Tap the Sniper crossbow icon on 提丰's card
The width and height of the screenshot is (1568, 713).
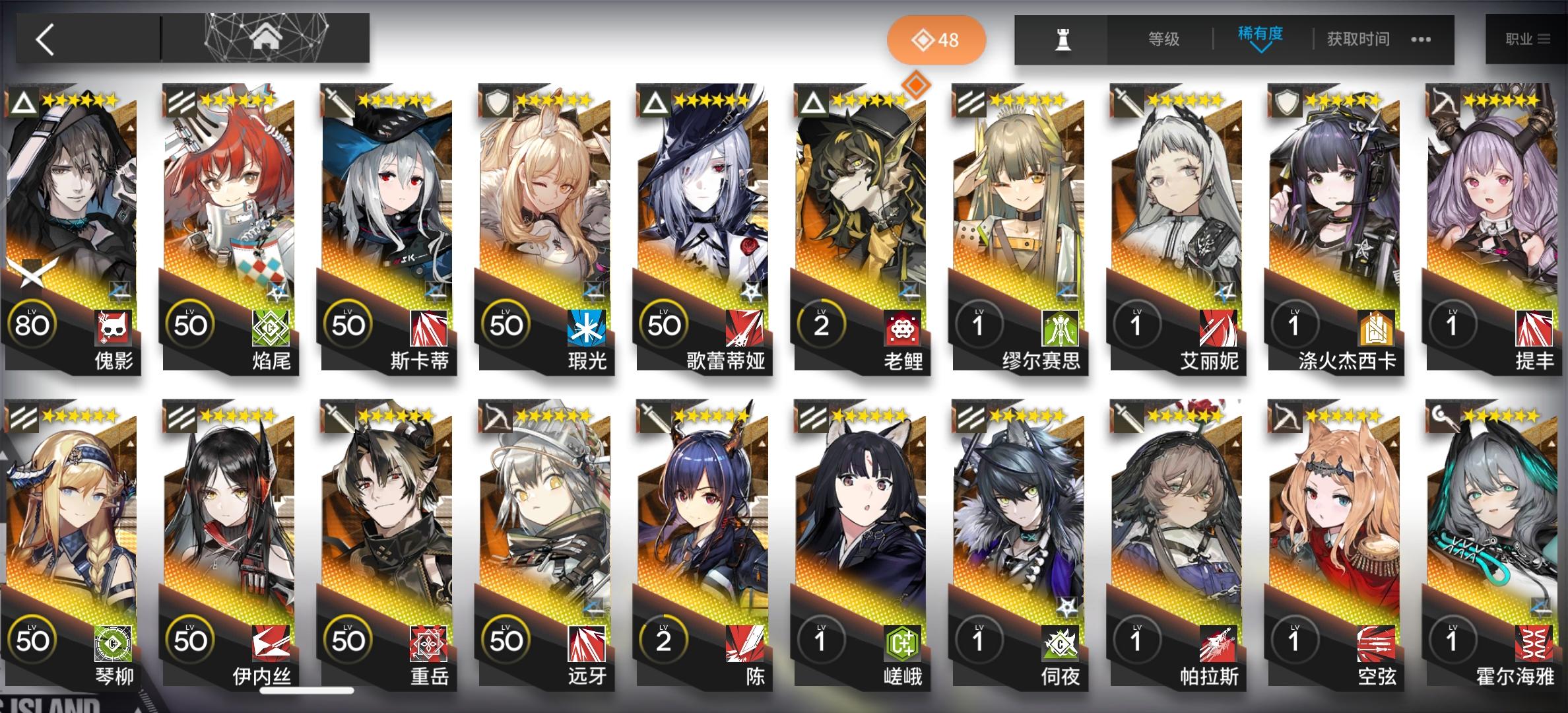click(x=1443, y=102)
